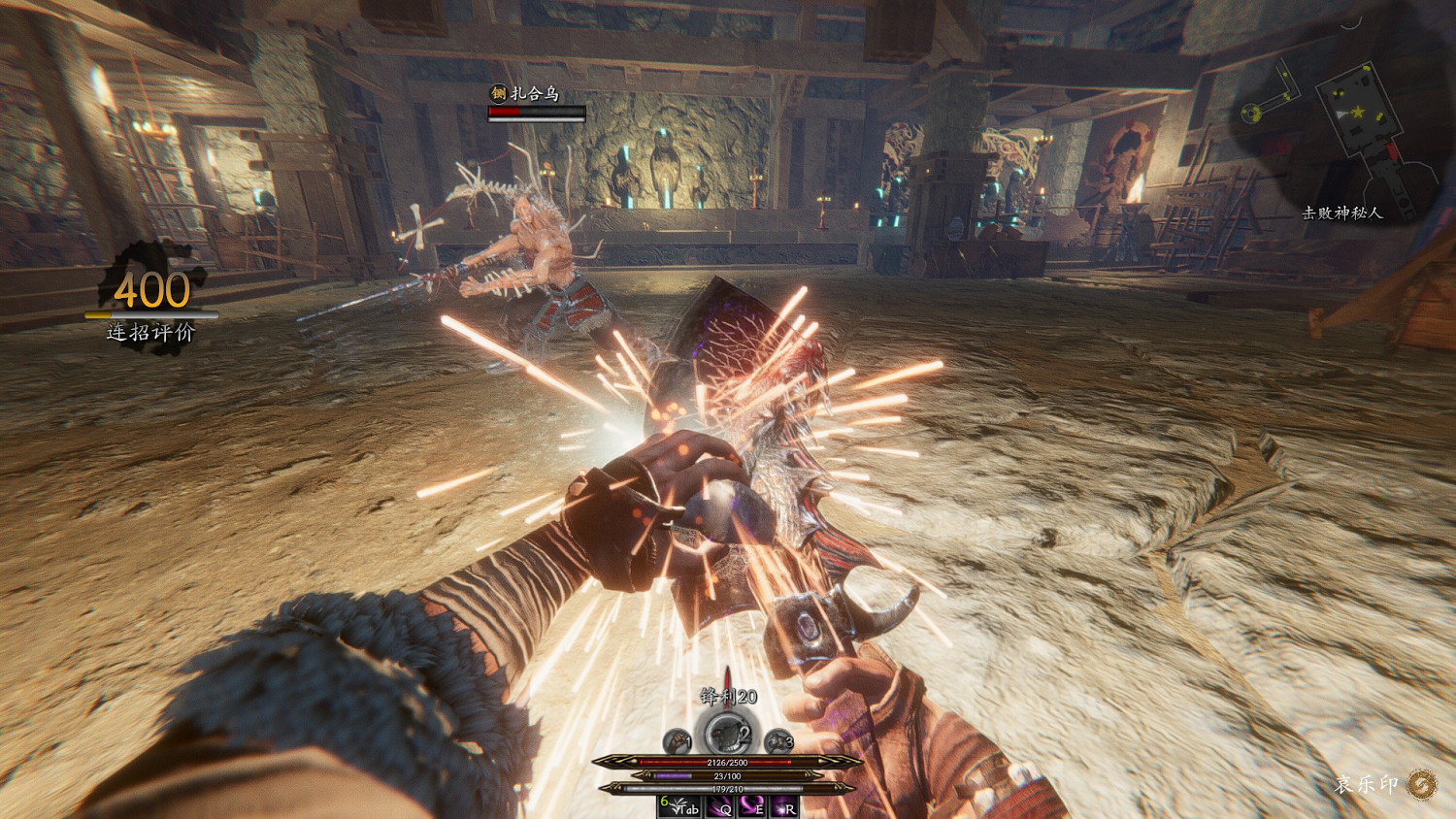Choose the cleaver blade weapon slot
The height and width of the screenshot is (819, 1456).
click(726, 735)
